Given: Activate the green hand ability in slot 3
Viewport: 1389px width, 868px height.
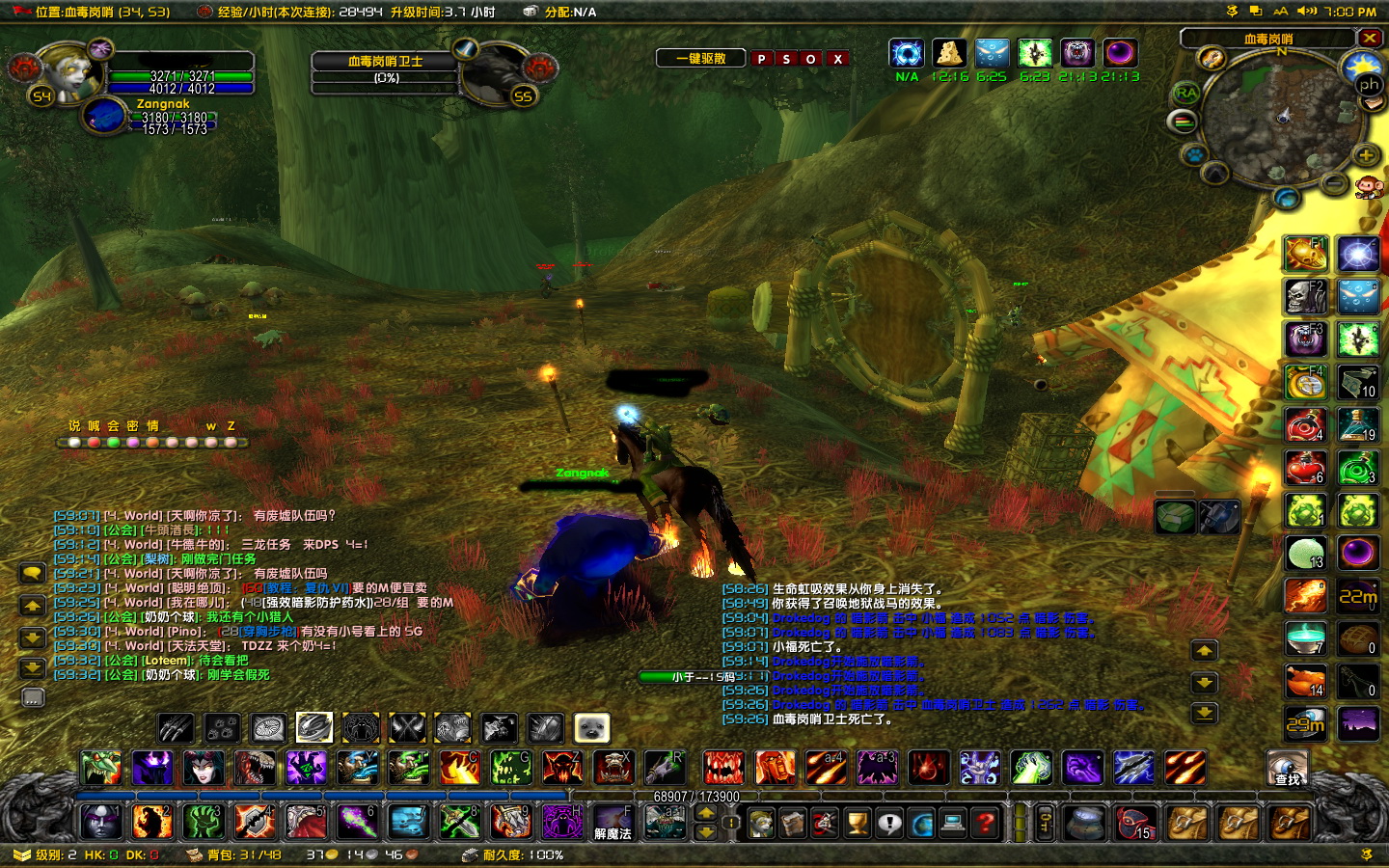Looking at the screenshot, I should [204, 822].
